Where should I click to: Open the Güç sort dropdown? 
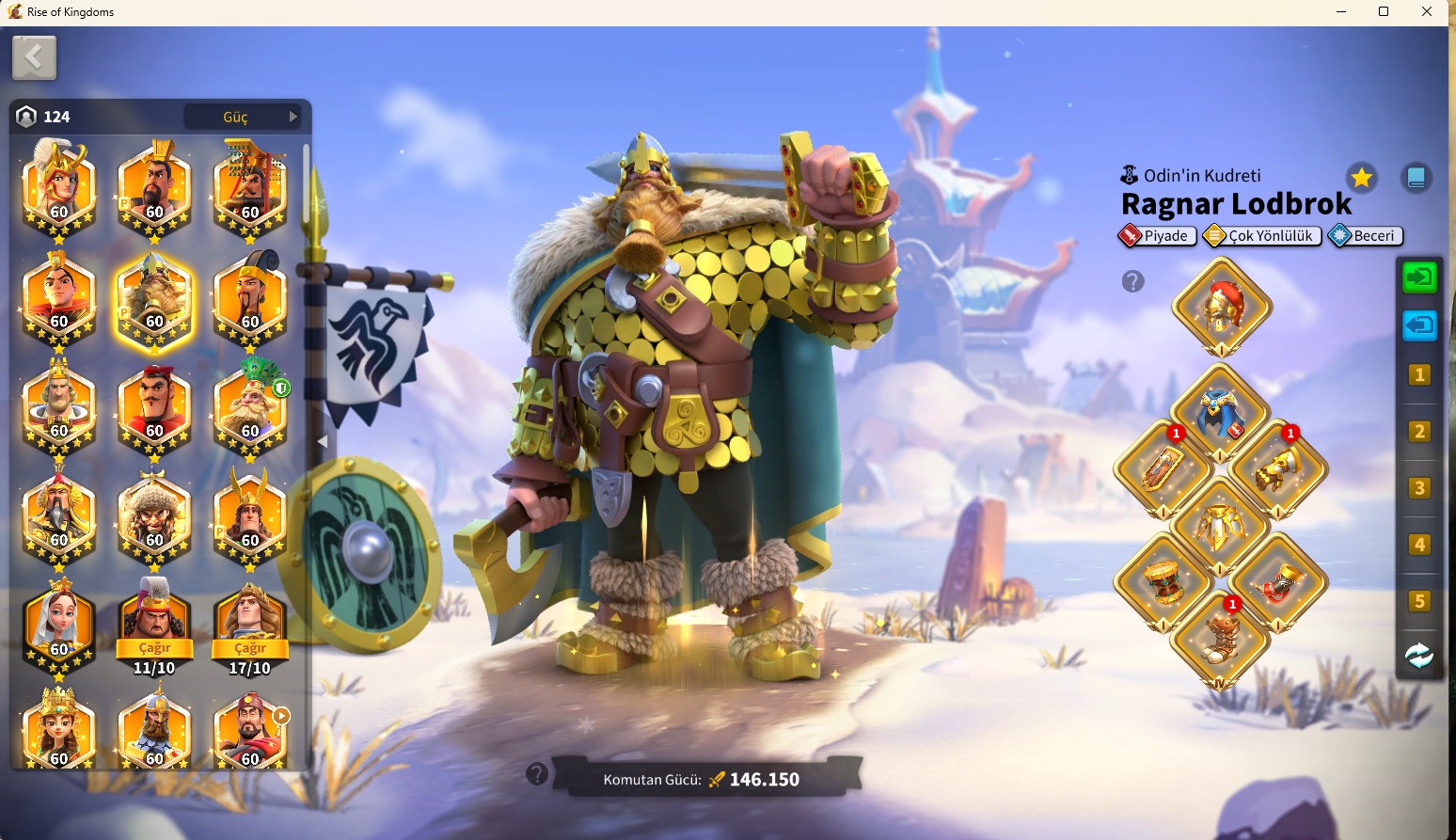tap(243, 117)
